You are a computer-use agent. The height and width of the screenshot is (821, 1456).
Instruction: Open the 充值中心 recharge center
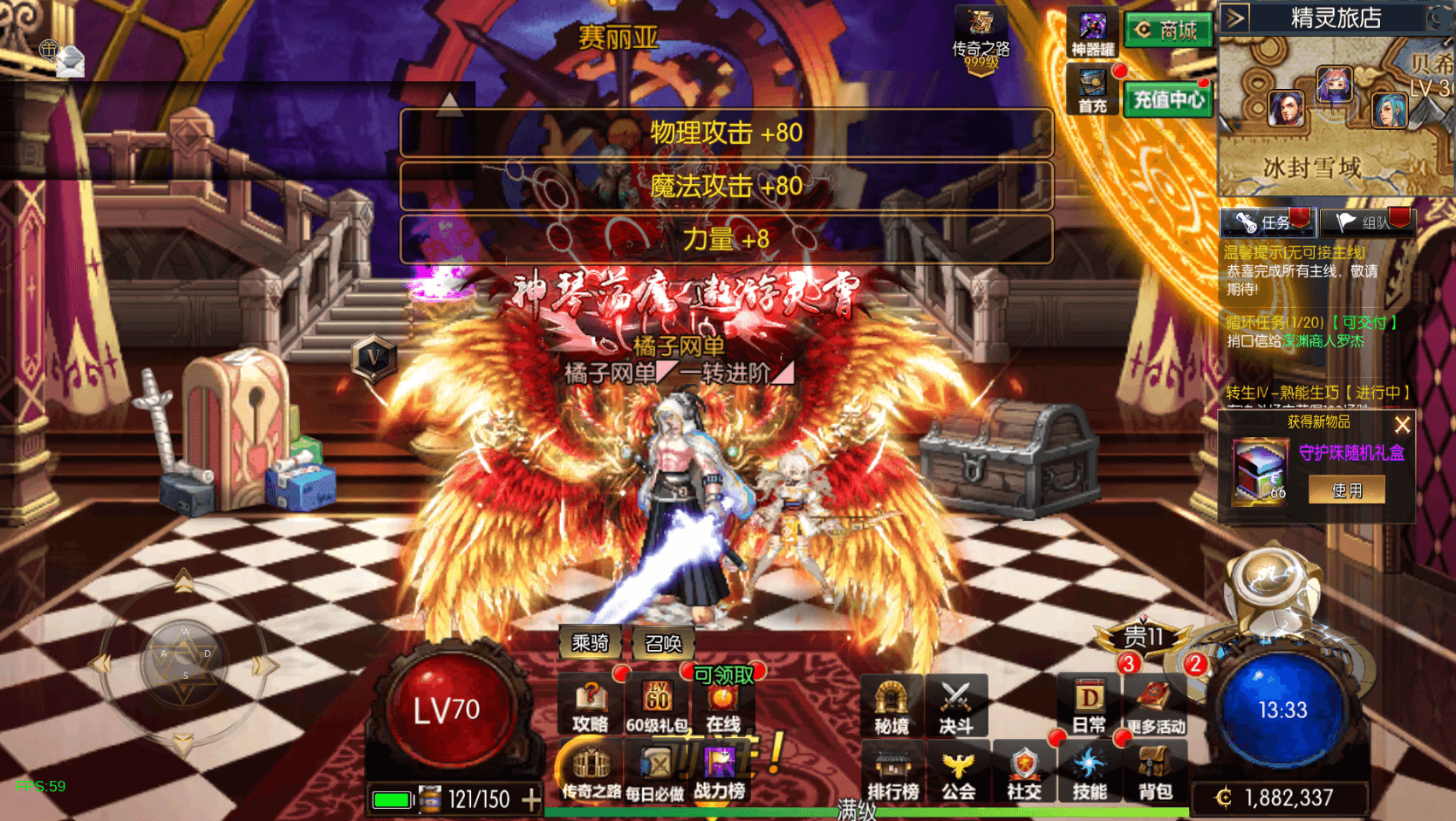[x=1168, y=99]
